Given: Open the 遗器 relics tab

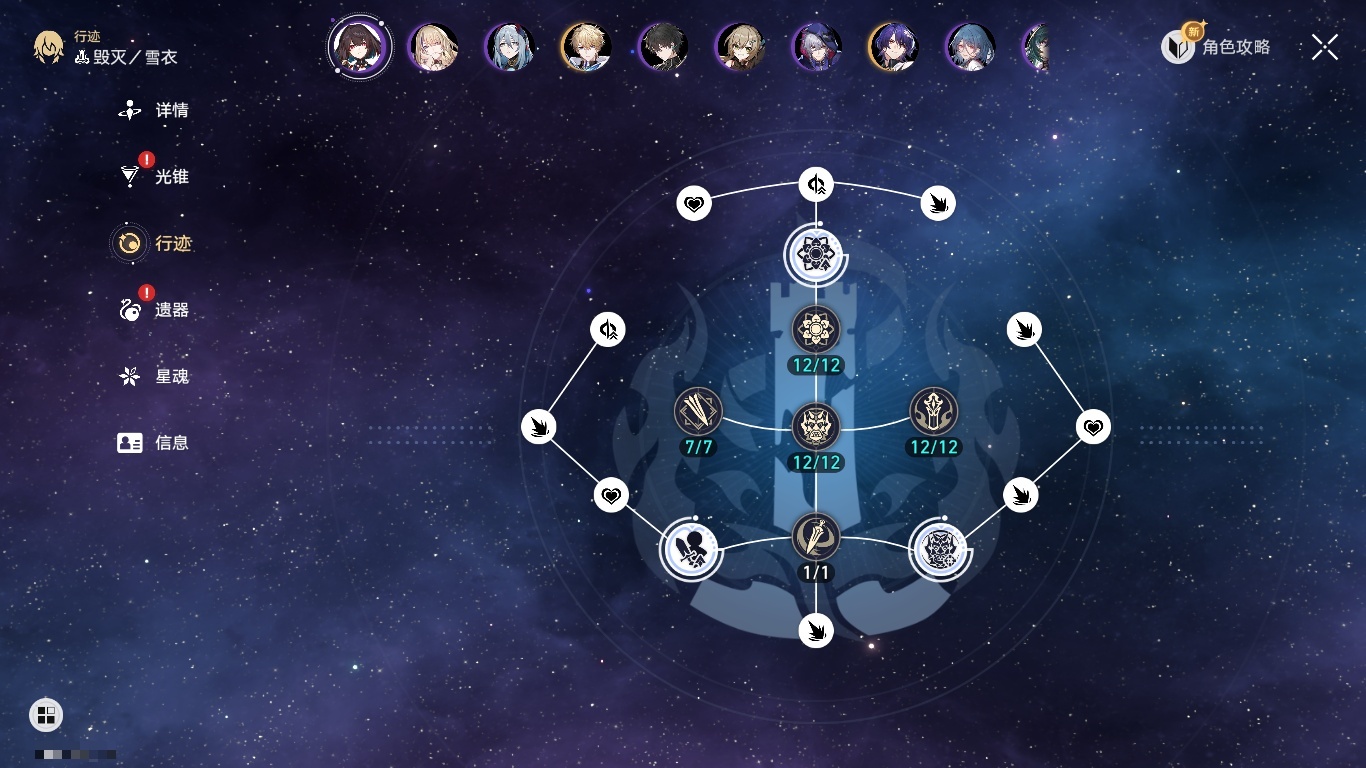Looking at the screenshot, I should pos(154,310).
